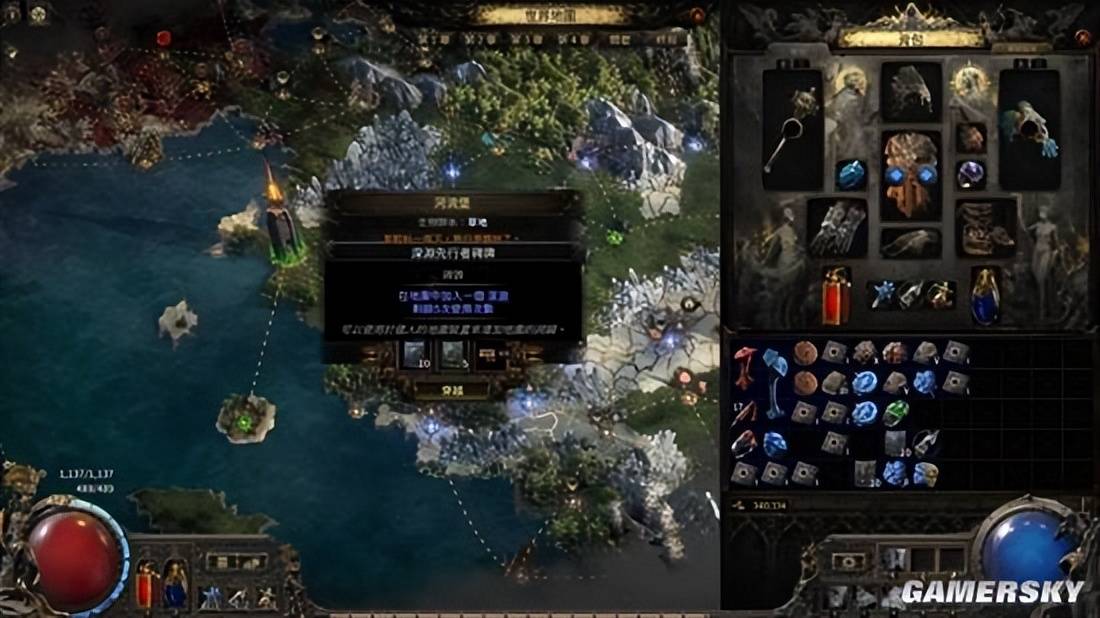Switch to the 第3章 map tab
Image resolution: width=1100 pixels, height=618 pixels.
click(x=526, y=39)
